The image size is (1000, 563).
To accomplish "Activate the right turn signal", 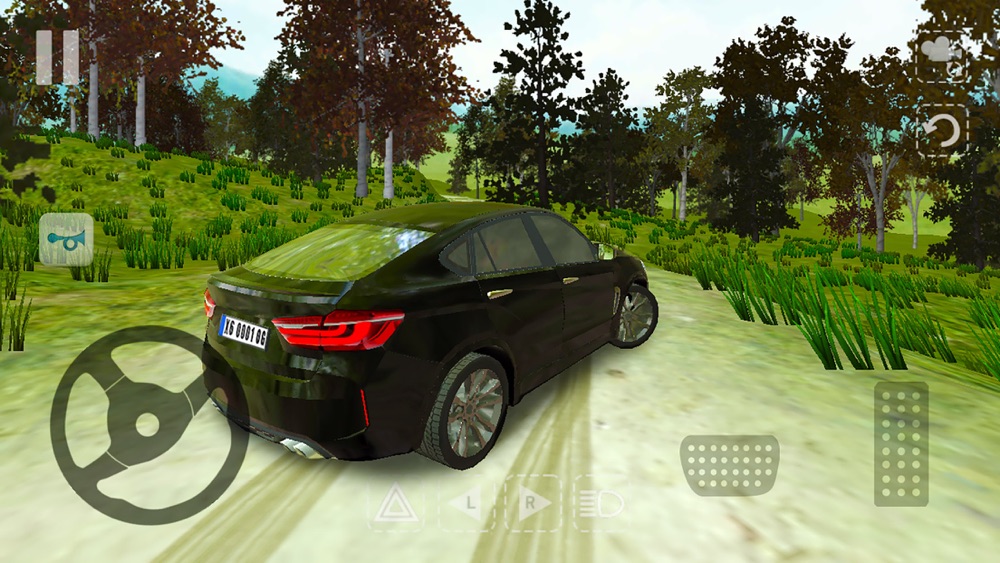I will coord(533,503).
